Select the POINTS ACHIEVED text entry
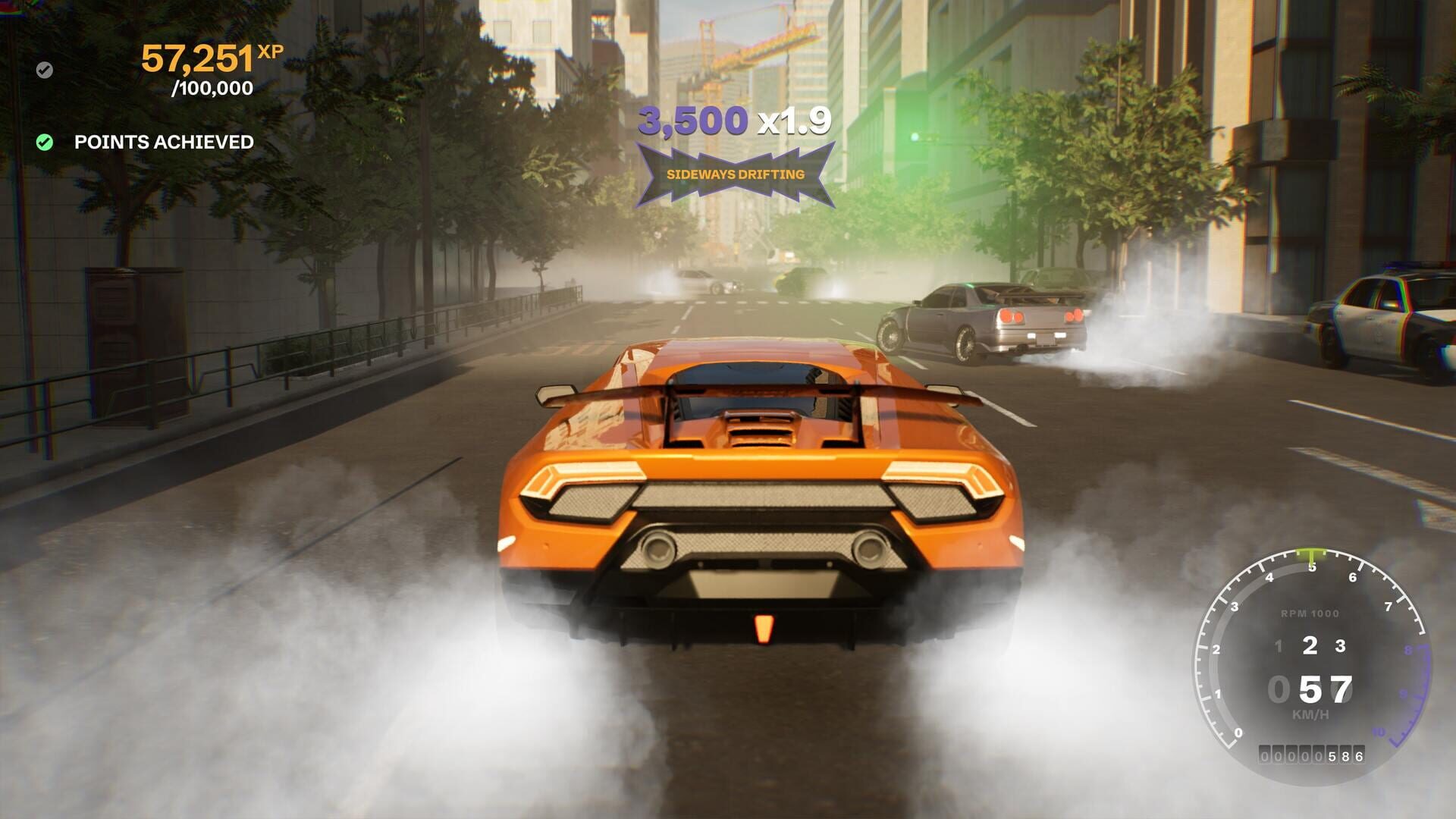The image size is (1456, 819). [x=164, y=141]
